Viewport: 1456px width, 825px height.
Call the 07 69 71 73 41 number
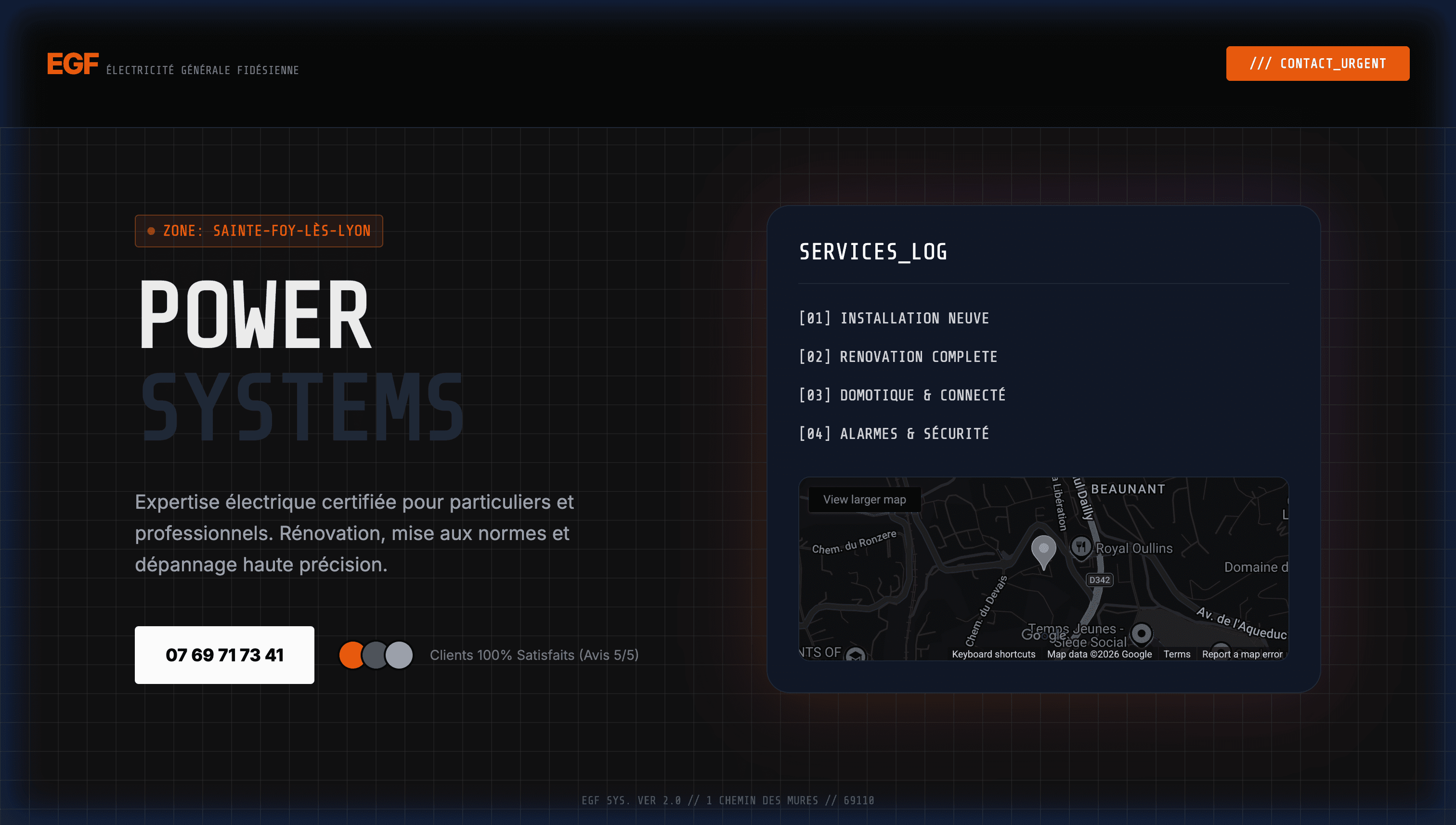click(x=224, y=655)
